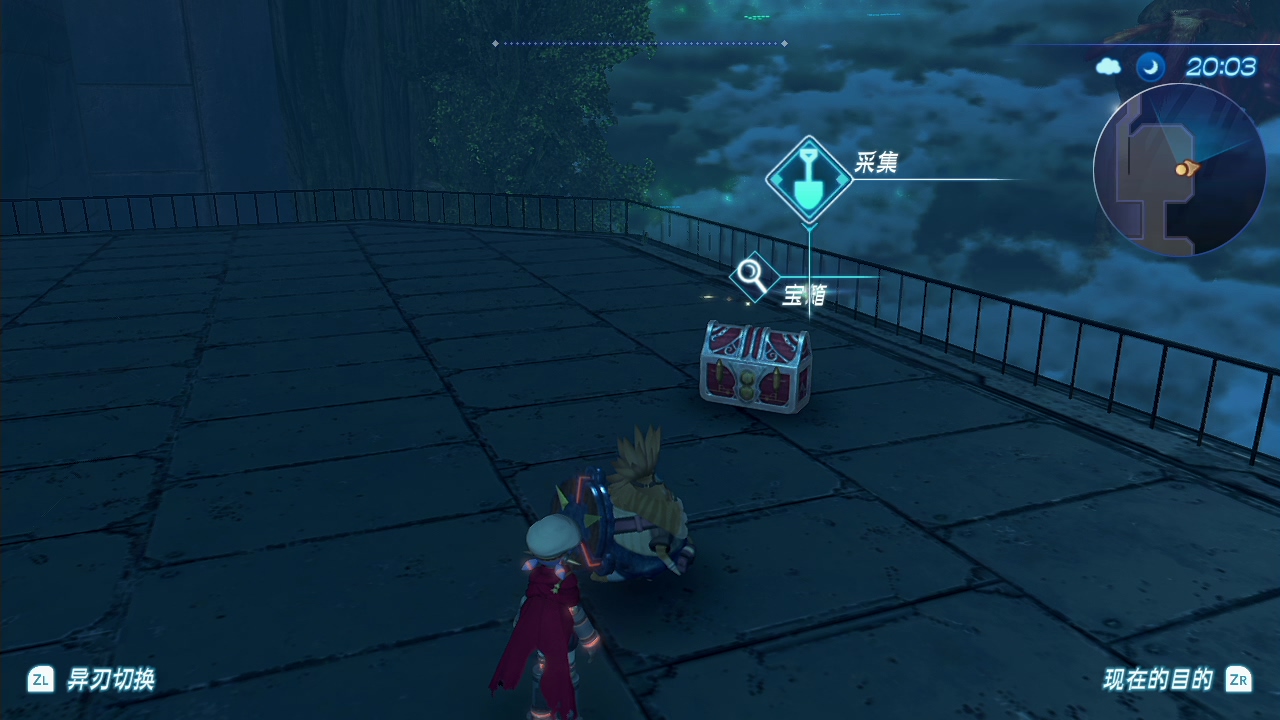Viewport: 1280px width, 720px height.
Task: Select the 采集 shovel collection icon
Action: tap(809, 180)
